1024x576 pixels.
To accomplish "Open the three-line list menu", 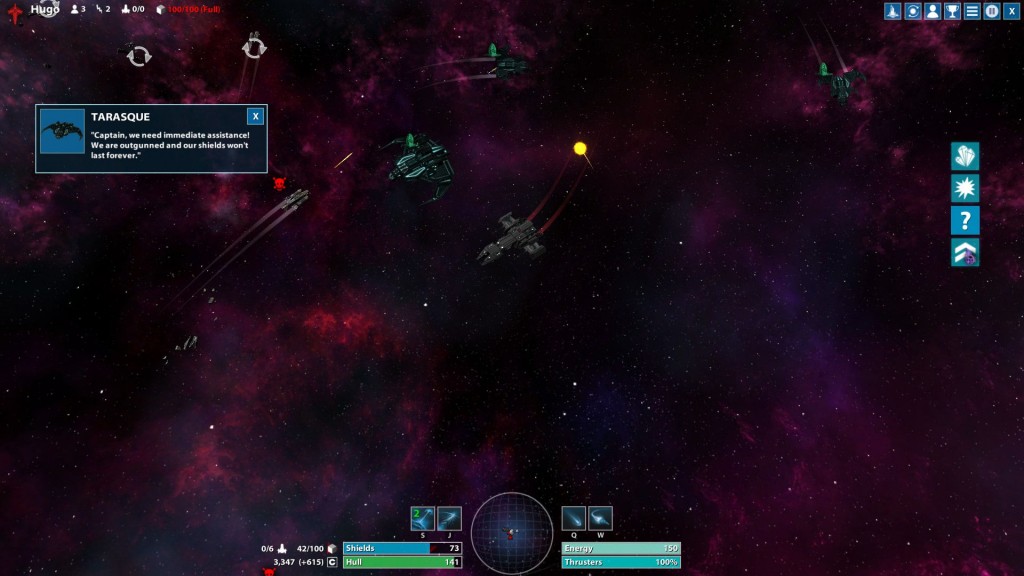I will [x=972, y=11].
